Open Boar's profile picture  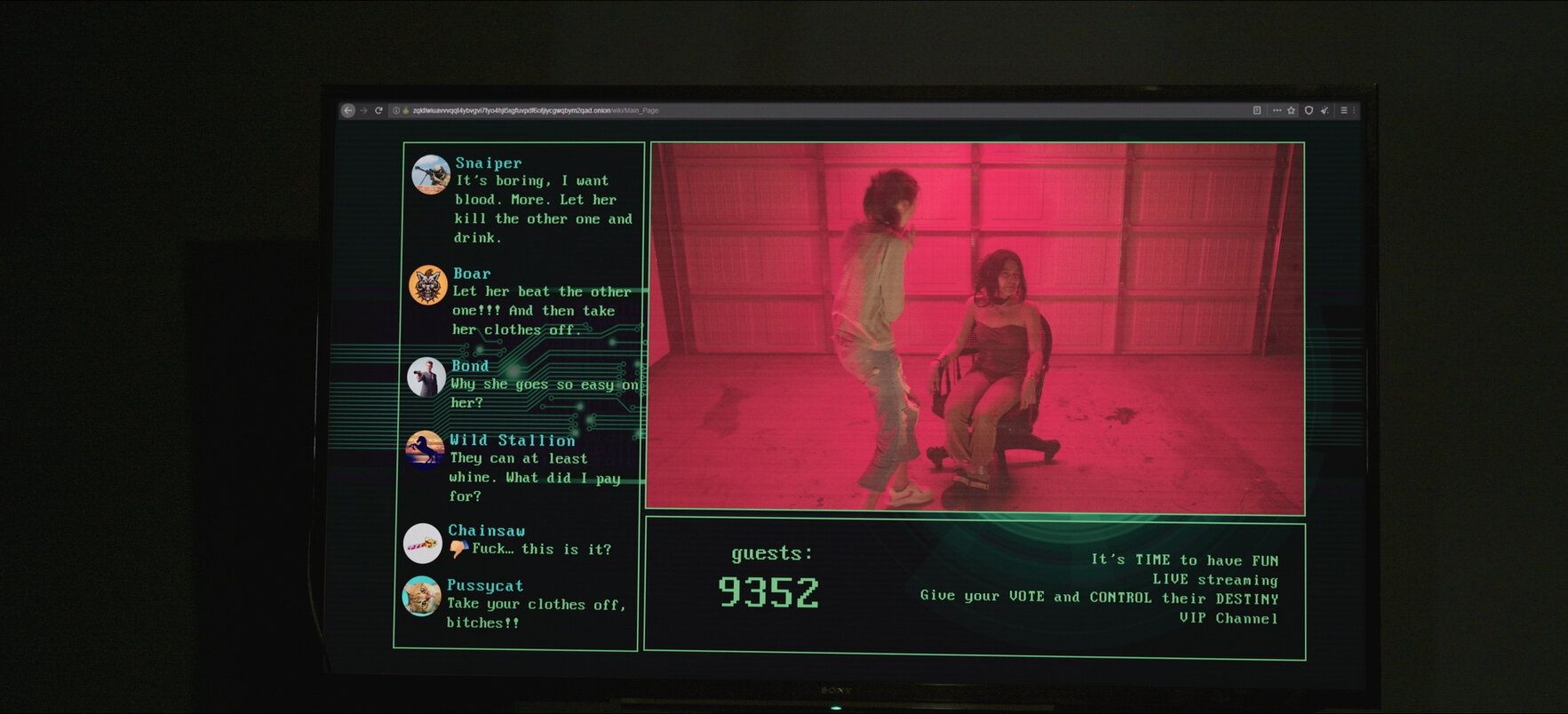(x=427, y=285)
